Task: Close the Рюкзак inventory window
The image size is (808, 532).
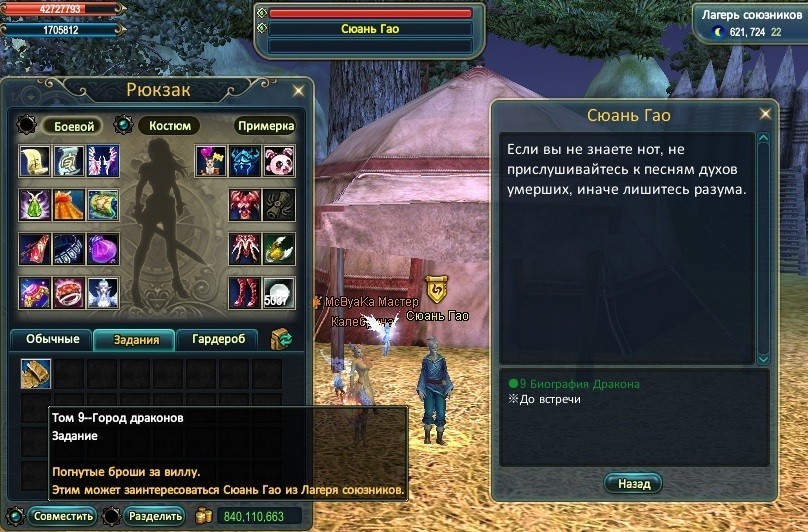Action: point(298,91)
